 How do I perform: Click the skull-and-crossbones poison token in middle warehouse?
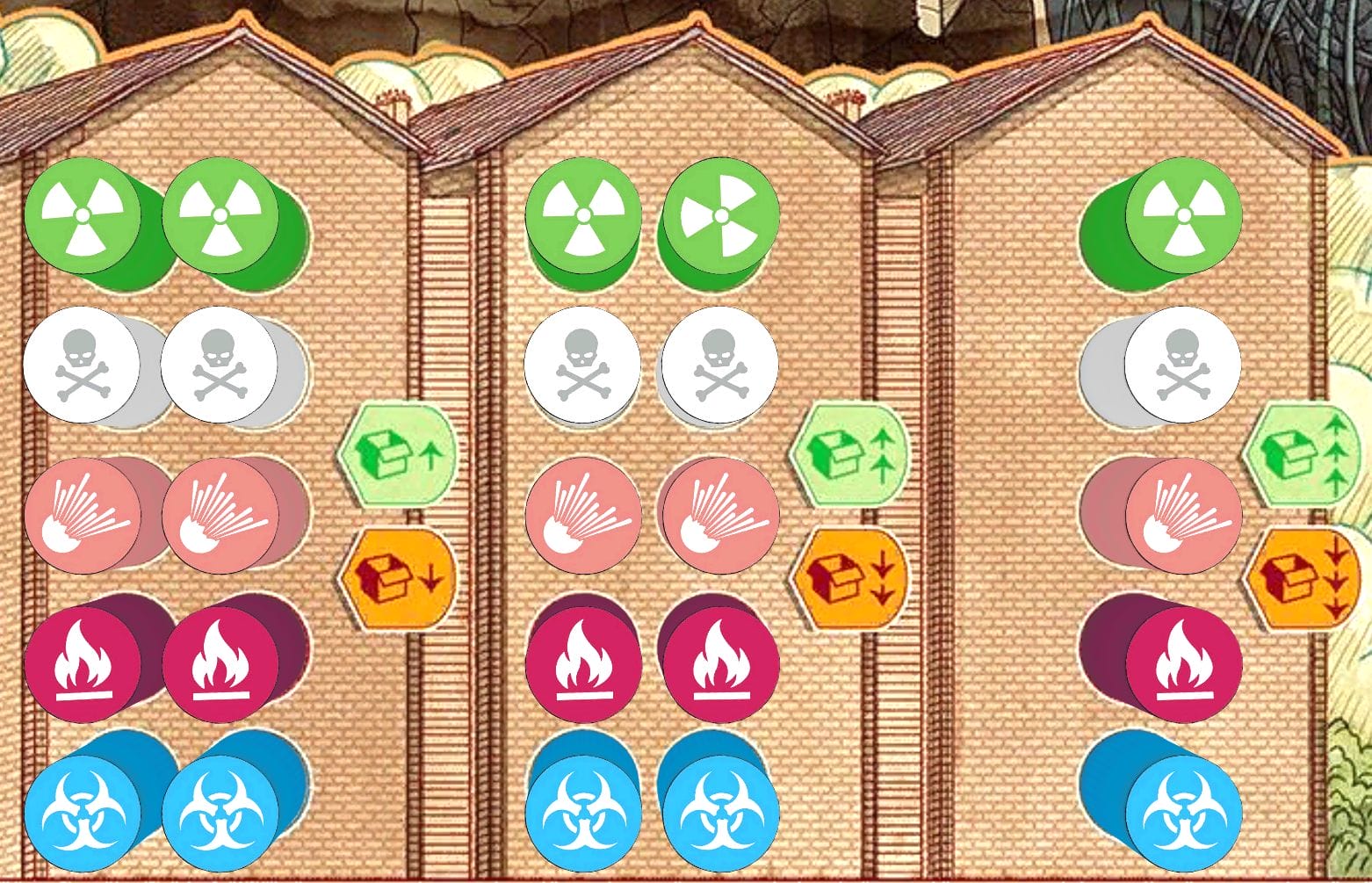581,363
